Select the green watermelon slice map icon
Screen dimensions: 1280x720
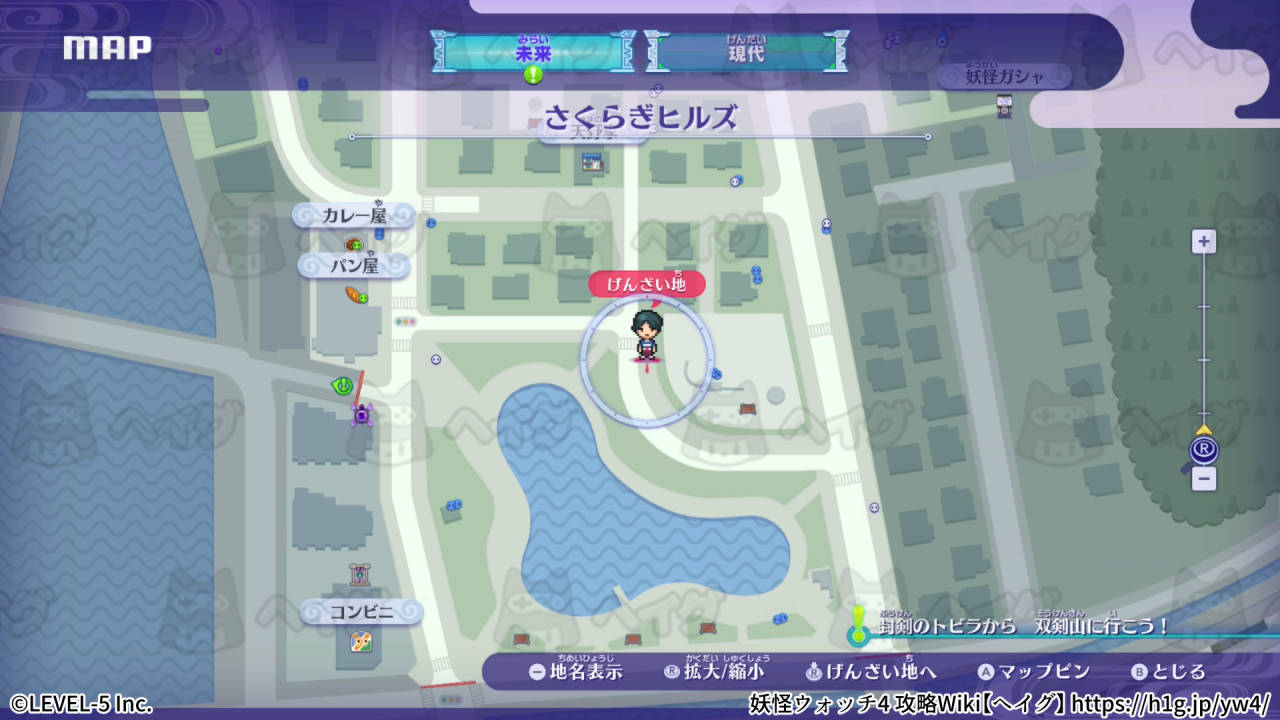click(x=341, y=384)
